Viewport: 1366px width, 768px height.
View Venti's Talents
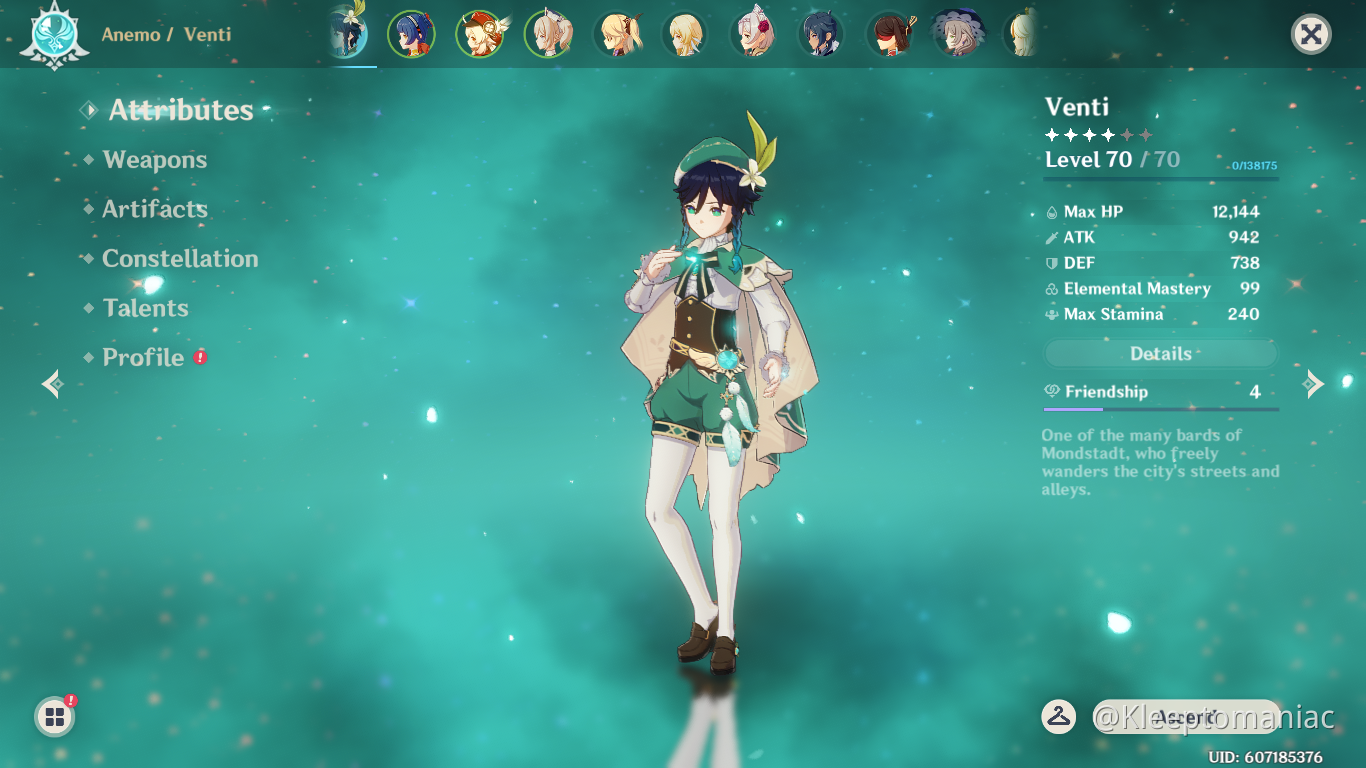(x=145, y=308)
